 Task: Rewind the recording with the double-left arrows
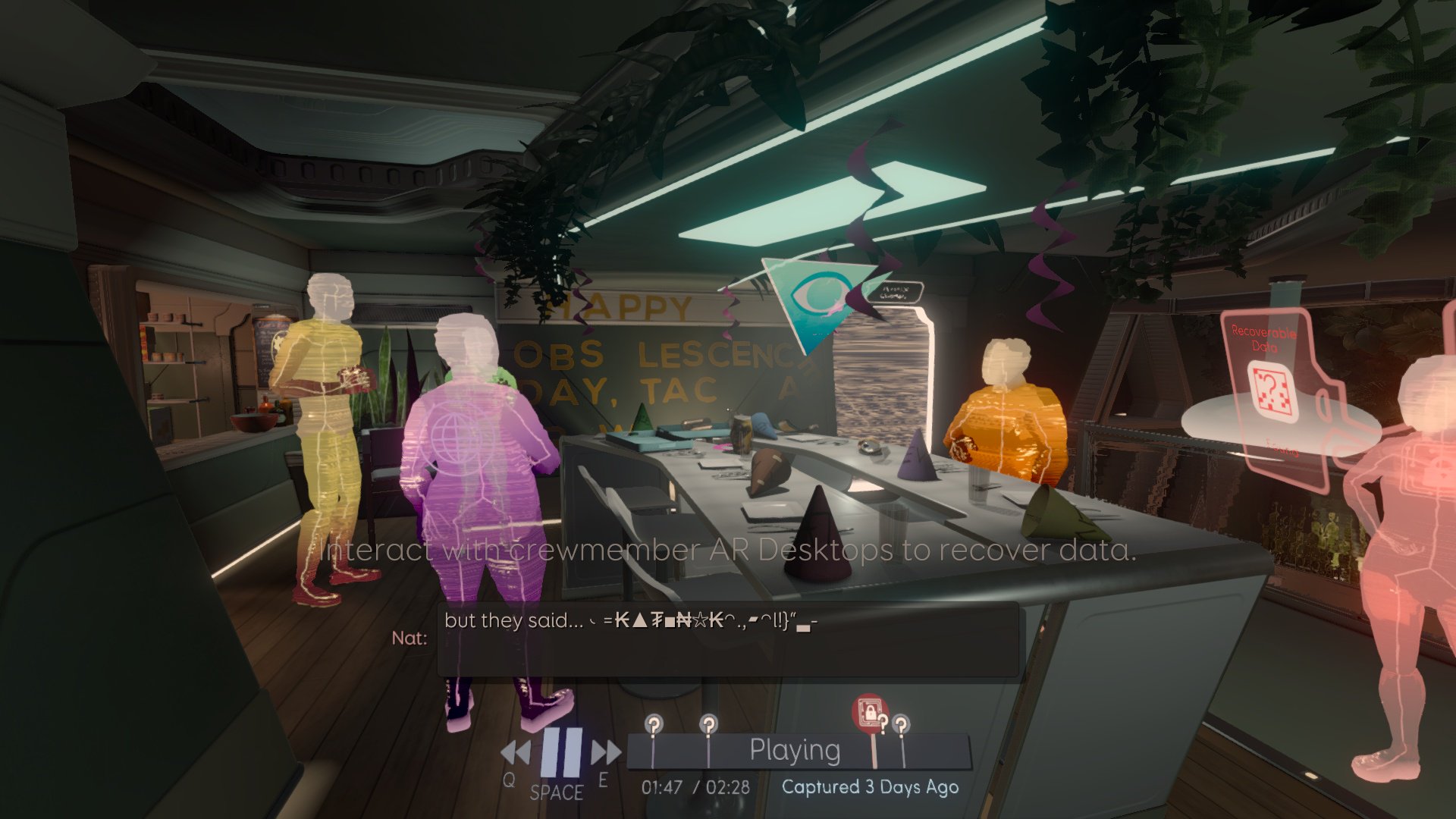[516, 753]
